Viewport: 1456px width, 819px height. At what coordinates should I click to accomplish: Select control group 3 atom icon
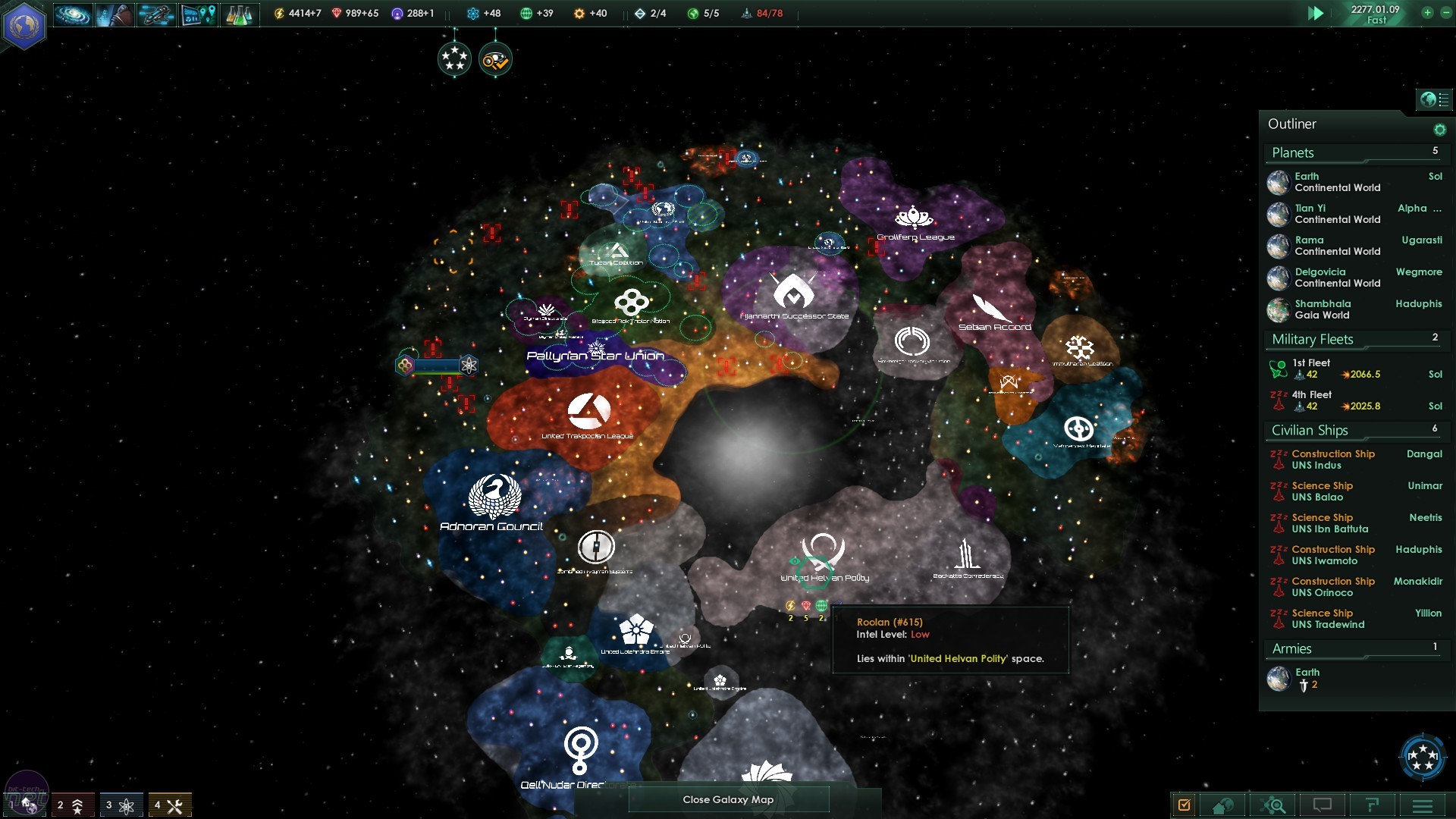[x=121, y=805]
